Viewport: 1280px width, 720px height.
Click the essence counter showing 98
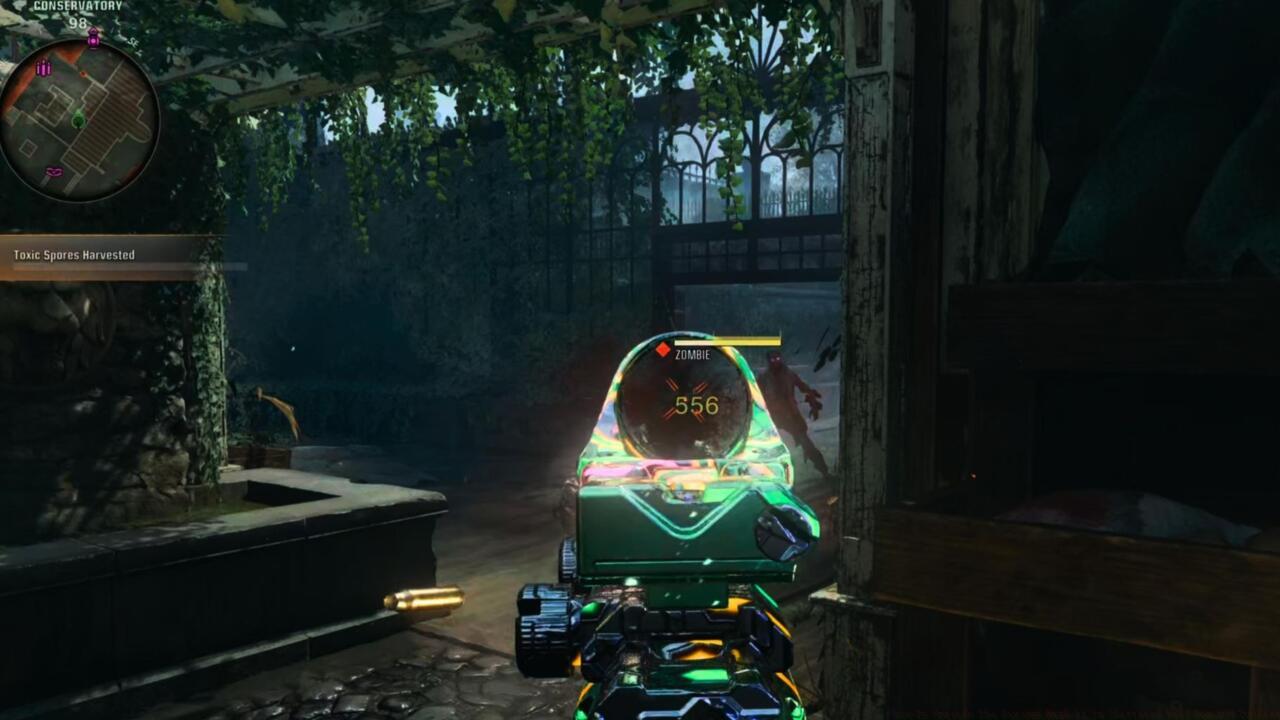pos(80,22)
